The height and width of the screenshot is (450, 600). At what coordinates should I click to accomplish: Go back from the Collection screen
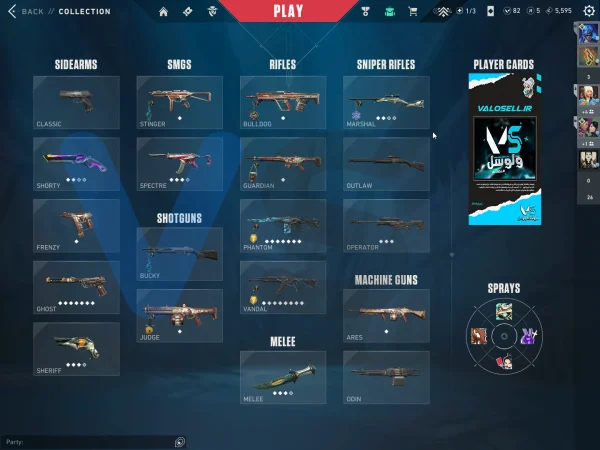click(28, 12)
